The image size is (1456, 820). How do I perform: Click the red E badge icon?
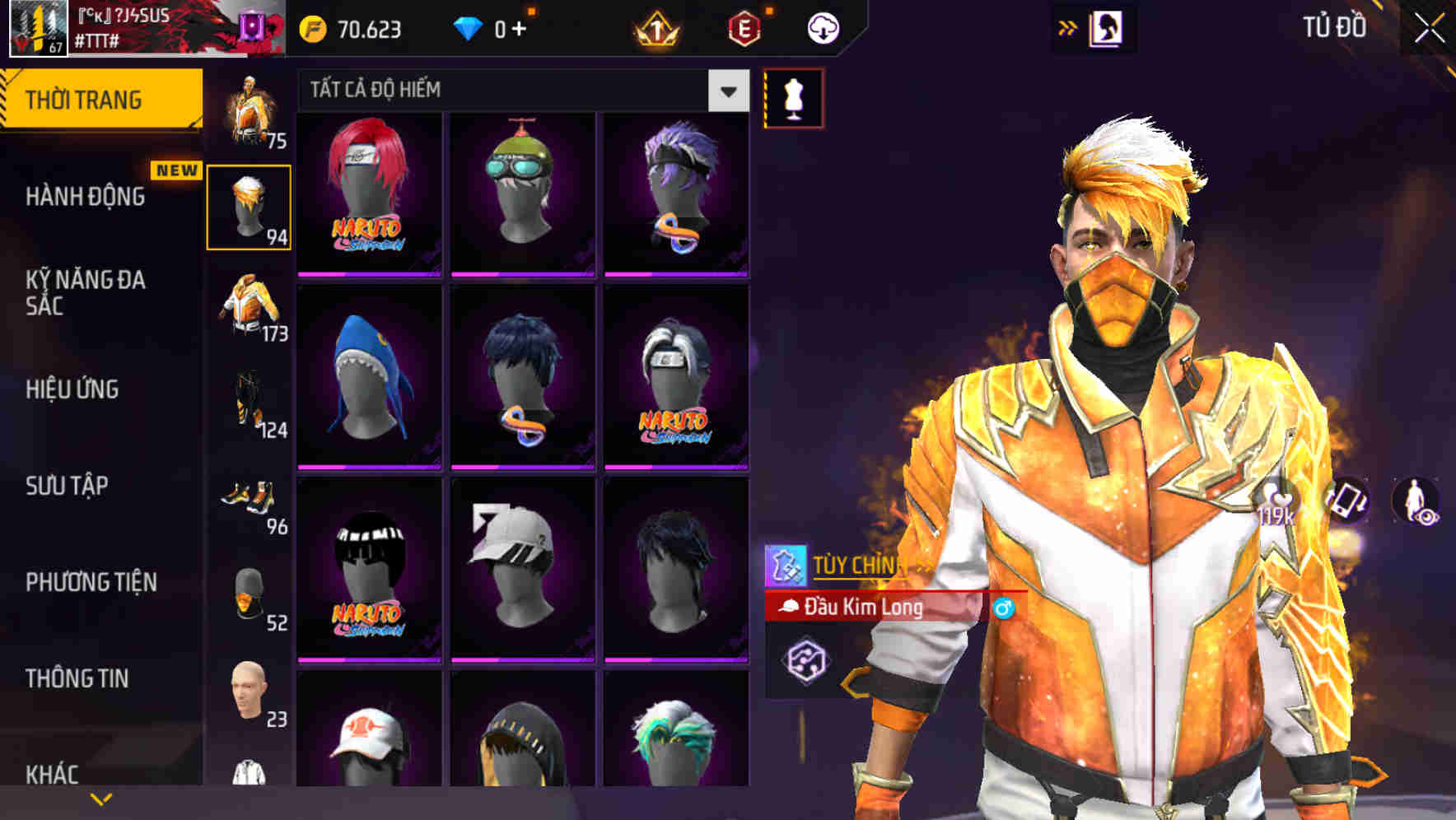pos(744,27)
